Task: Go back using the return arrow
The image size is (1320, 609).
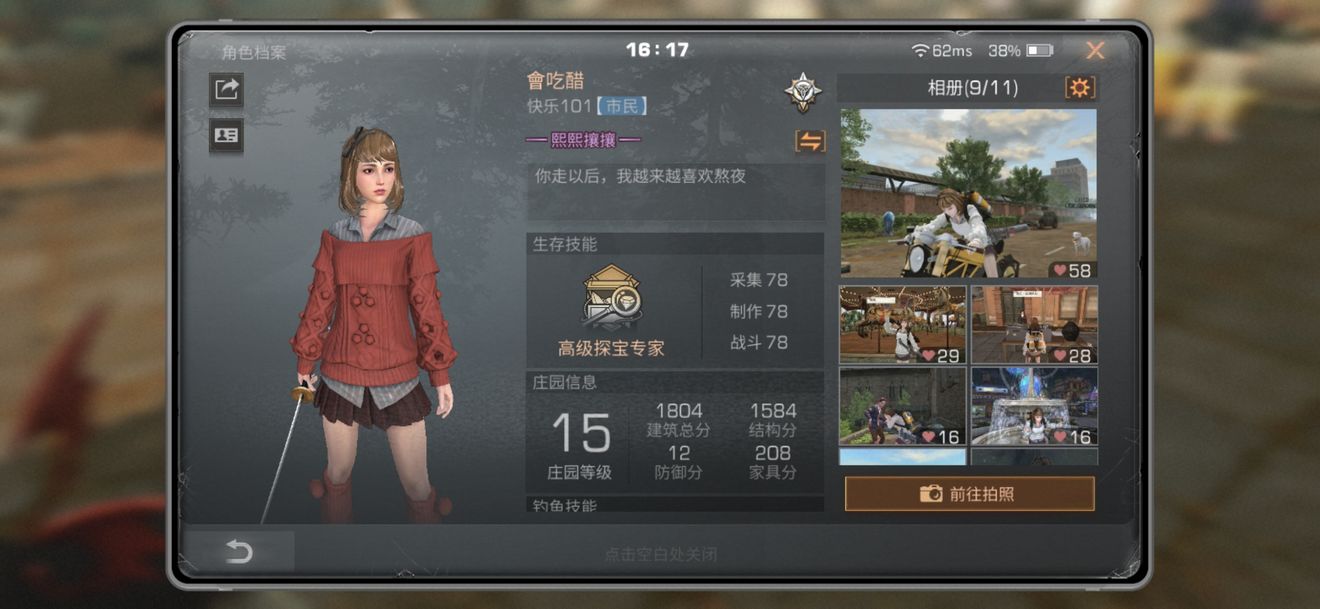Action: pos(238,551)
